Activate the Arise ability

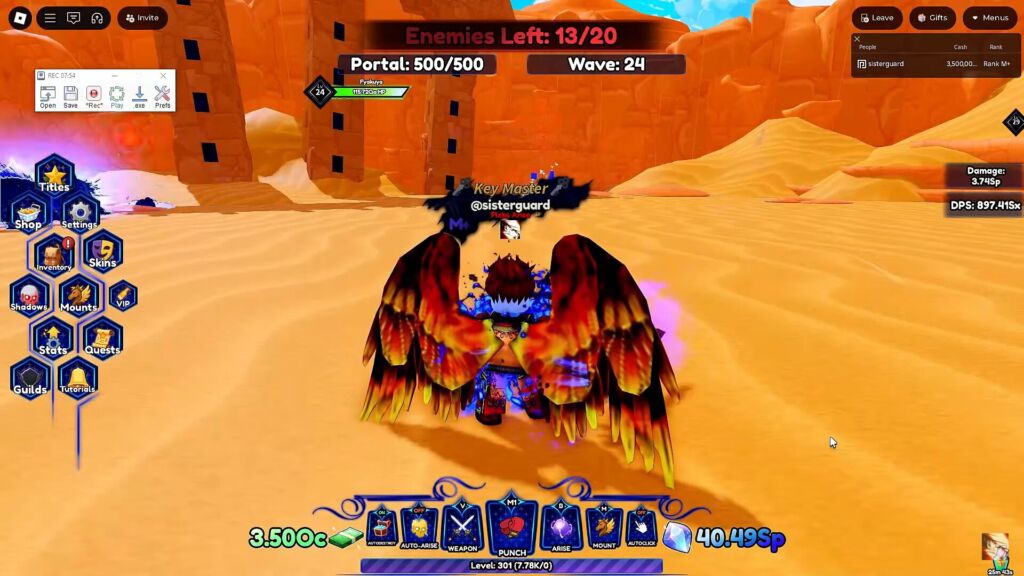point(560,526)
